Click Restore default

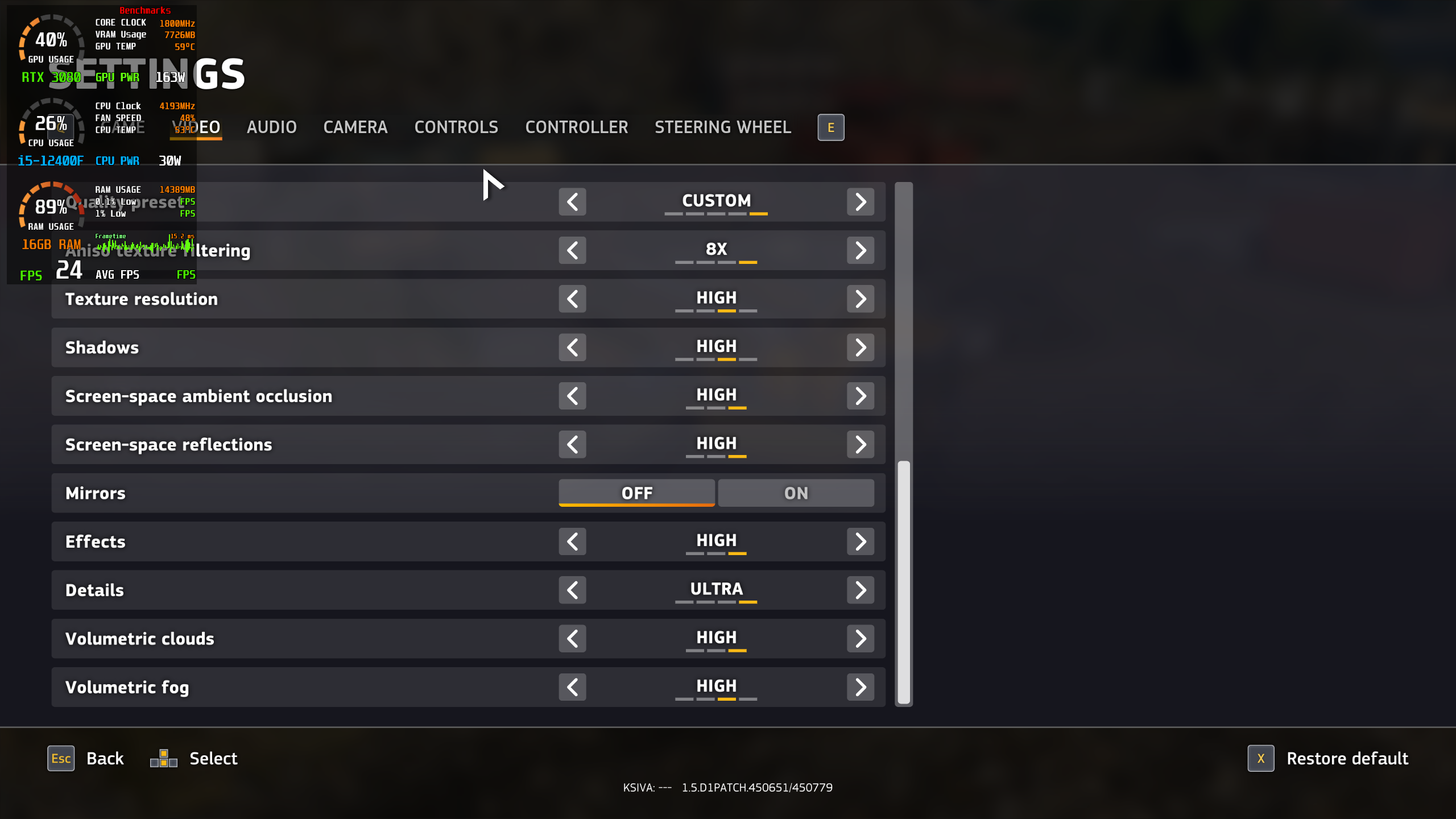point(1347,758)
